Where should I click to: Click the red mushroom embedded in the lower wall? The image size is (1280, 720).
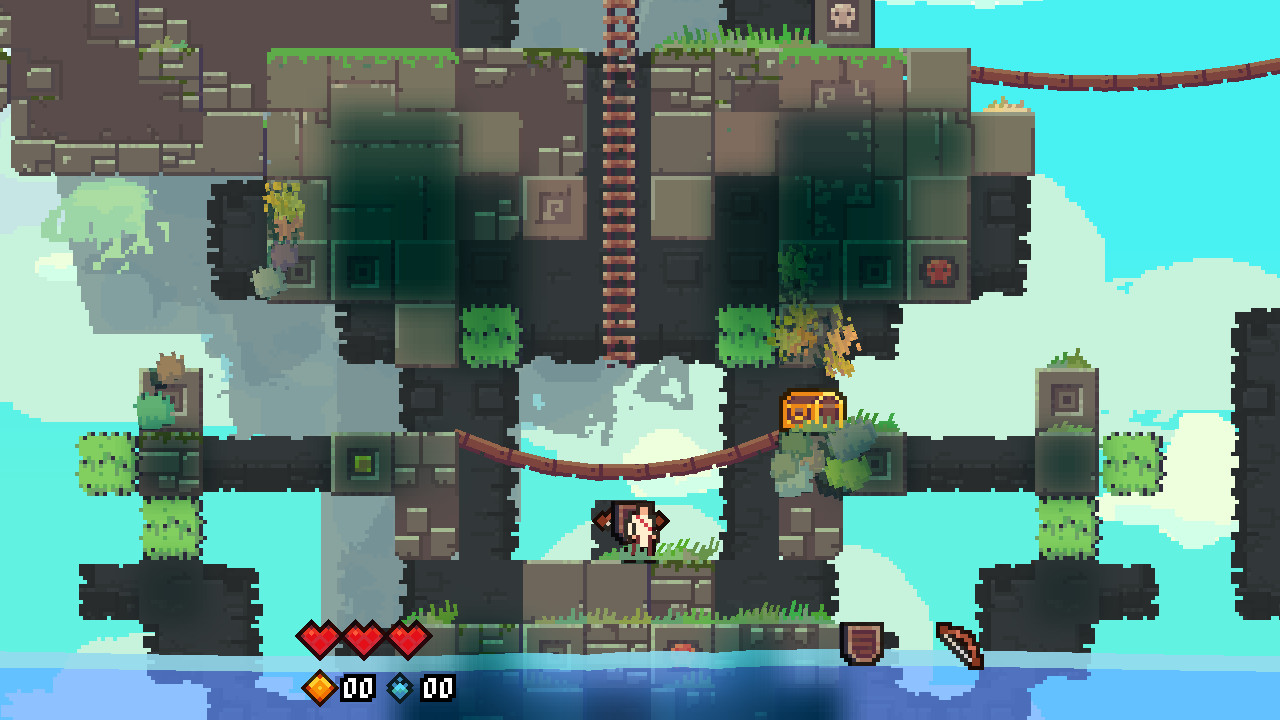[683, 645]
